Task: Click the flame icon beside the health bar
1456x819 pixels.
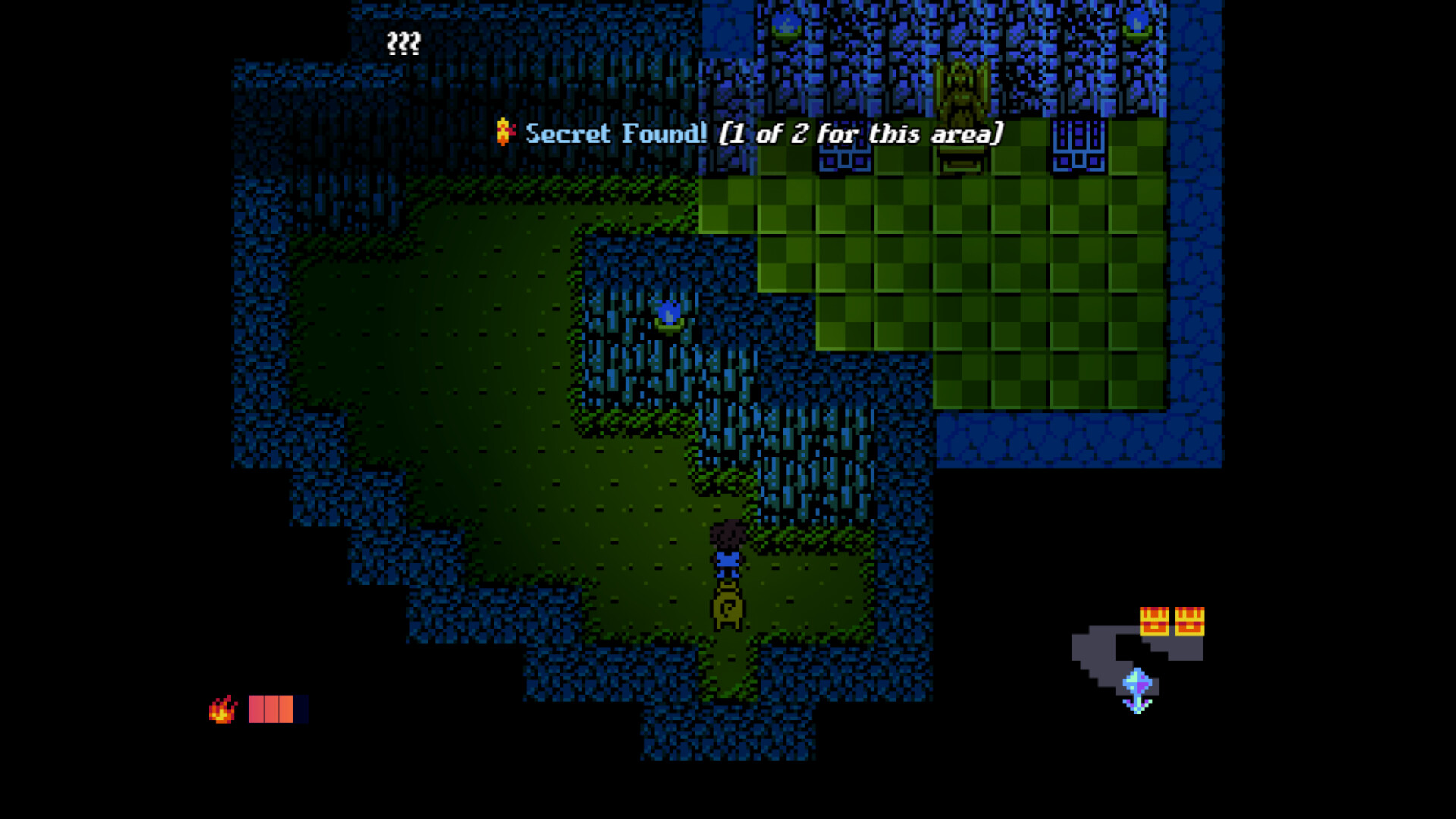Action: click(221, 711)
